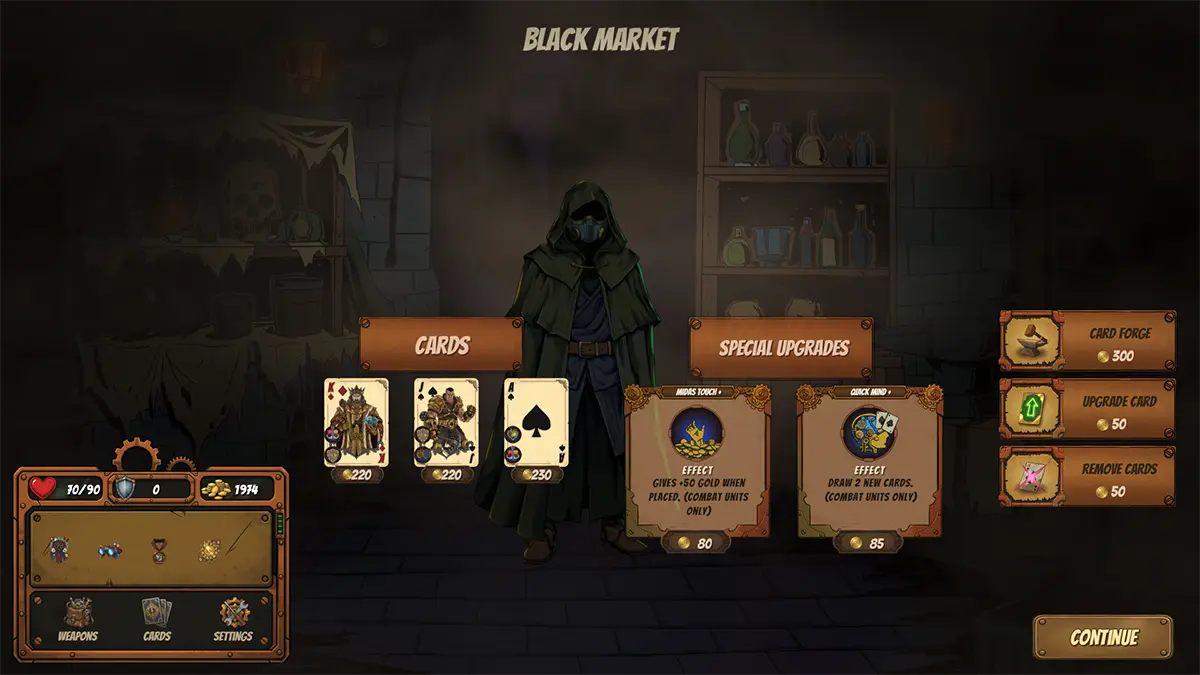Buy the King of Diamonds card
Viewport: 1200px width, 675px height.
(x=355, y=422)
